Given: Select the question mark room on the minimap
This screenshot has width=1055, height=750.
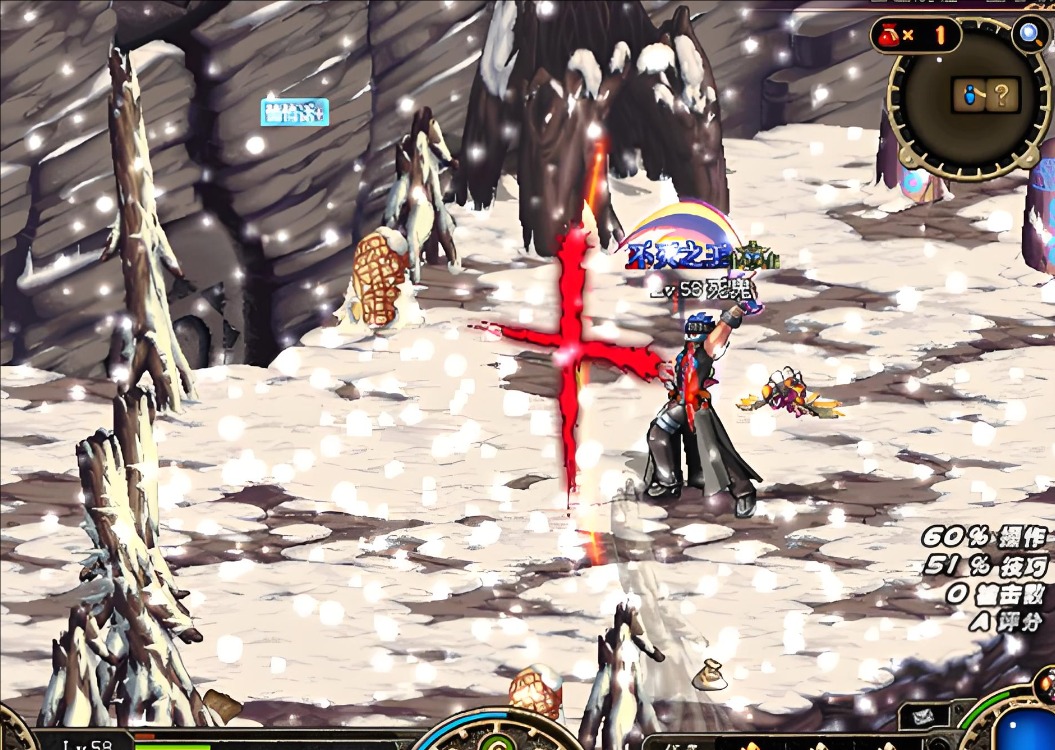Looking at the screenshot, I should click(x=1003, y=96).
